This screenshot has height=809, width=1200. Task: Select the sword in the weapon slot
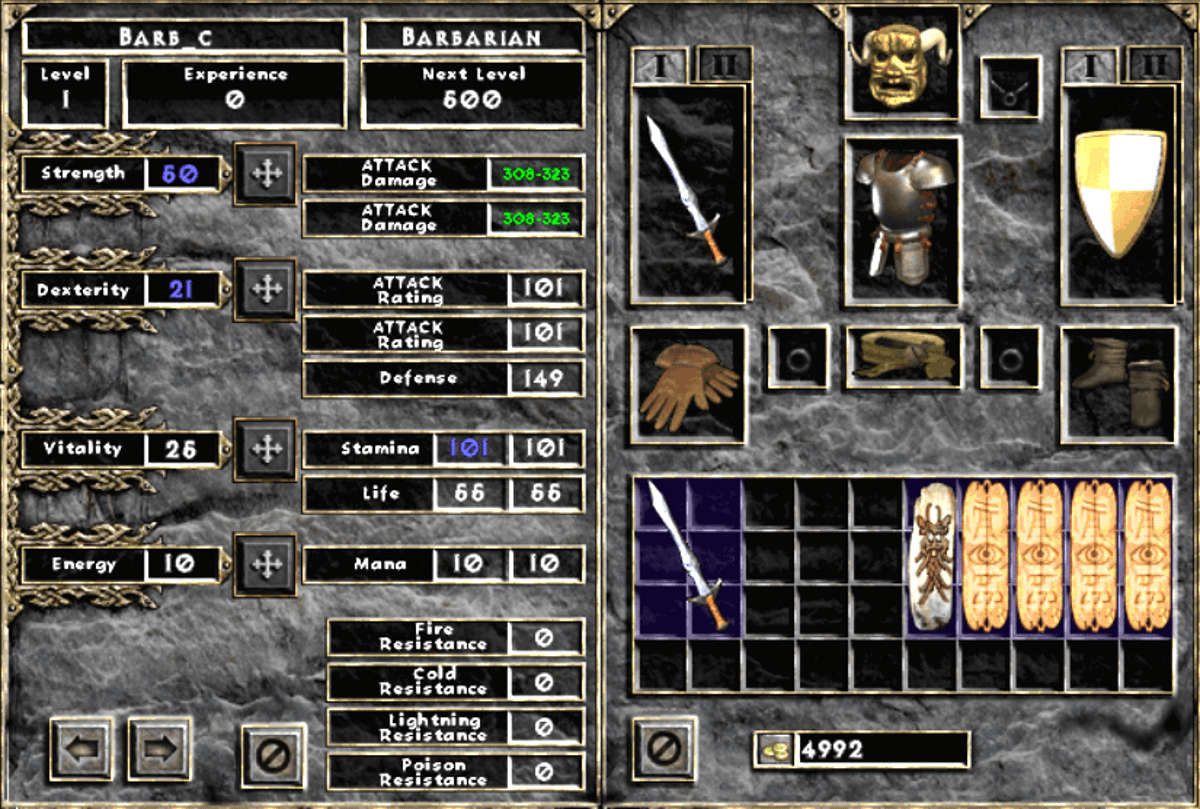tap(689, 192)
